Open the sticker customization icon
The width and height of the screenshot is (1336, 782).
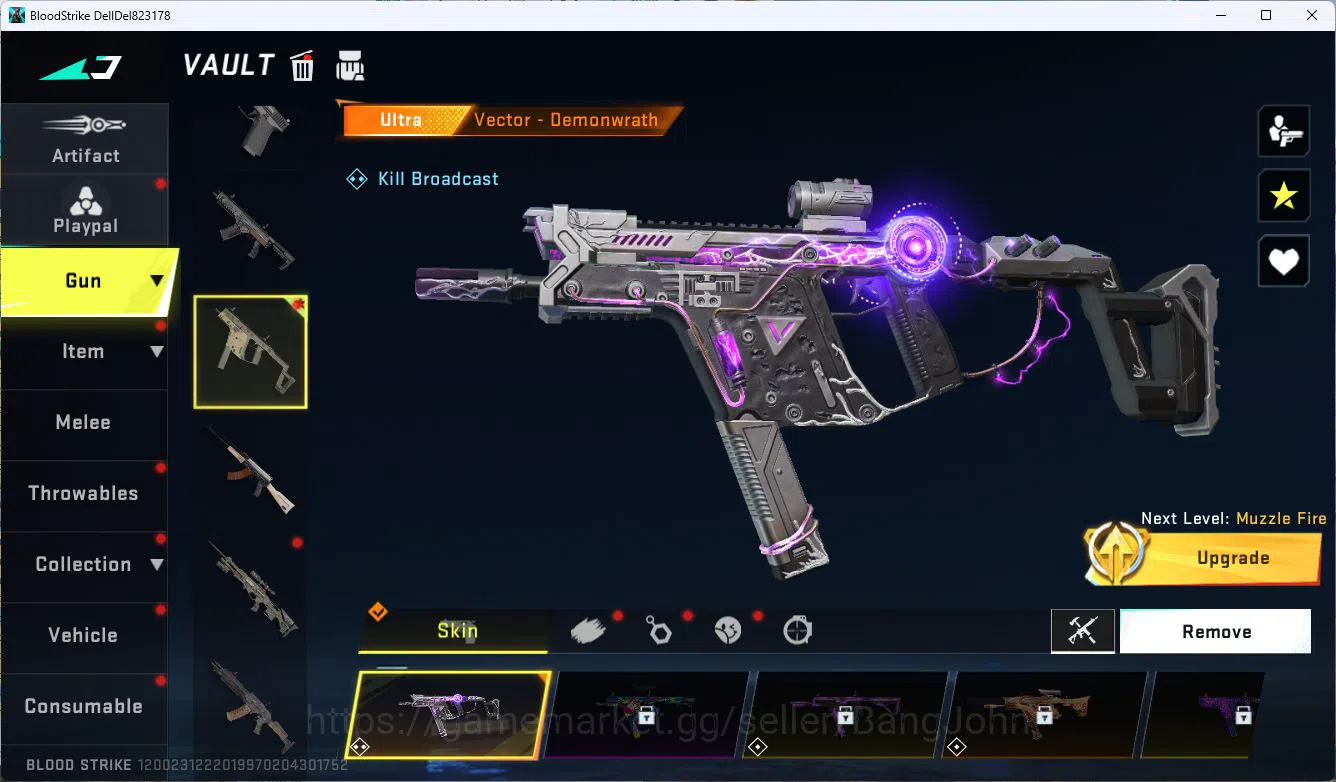coord(728,630)
